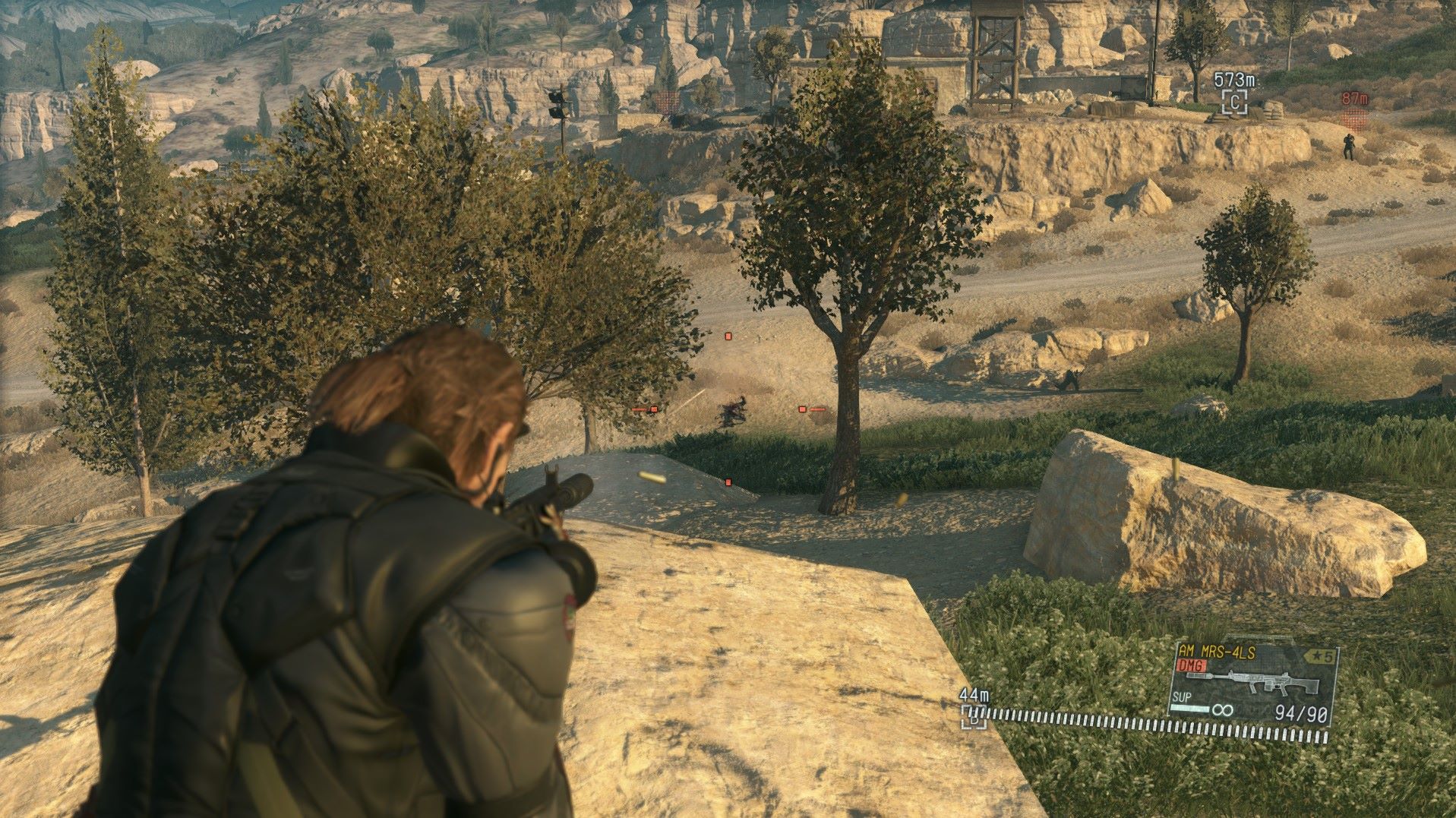1456x818 pixels.
Task: Click the red 87m enemy distance marker
Action: (x=1354, y=97)
